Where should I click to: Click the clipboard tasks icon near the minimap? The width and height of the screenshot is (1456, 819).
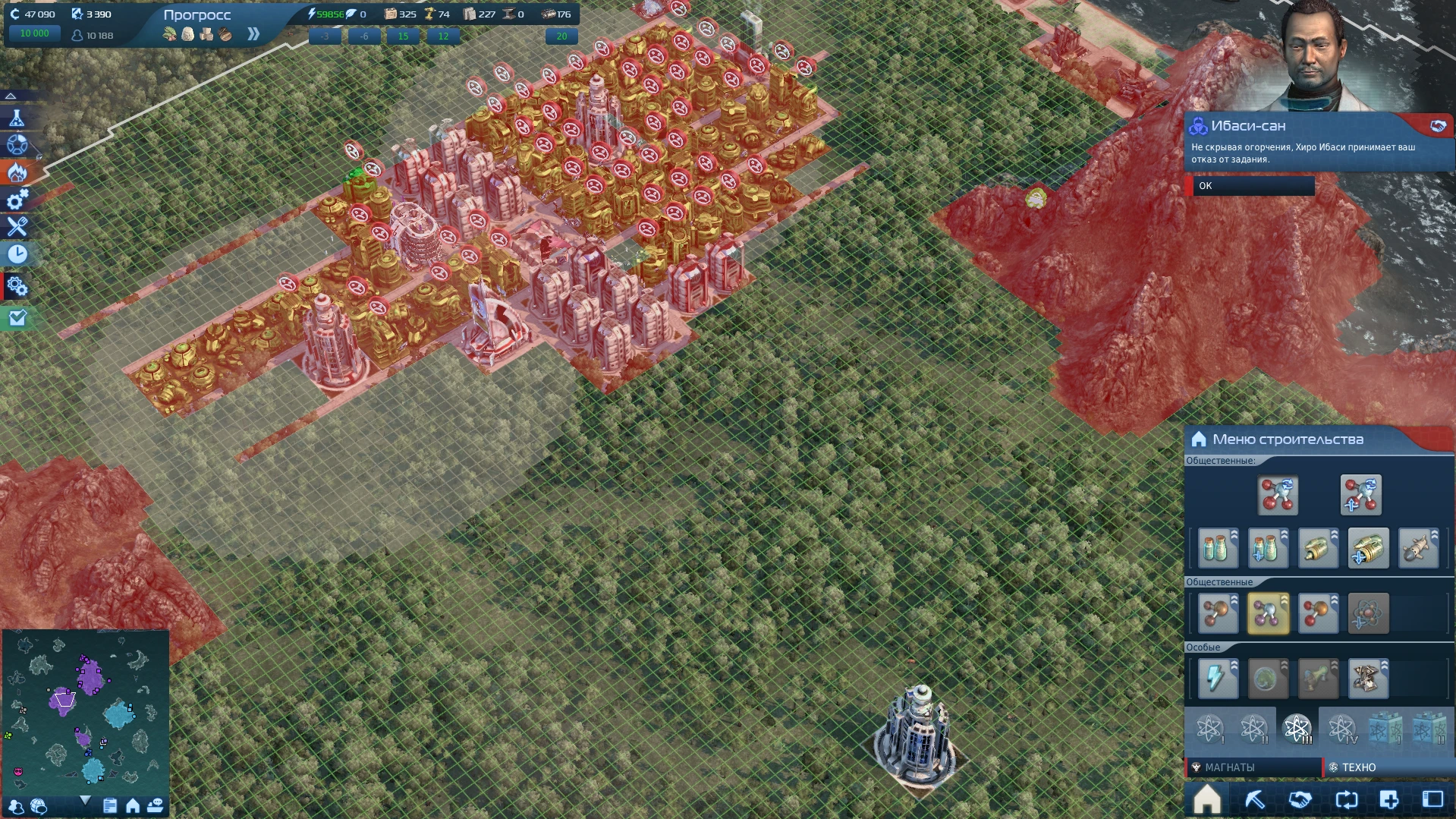pos(108,805)
